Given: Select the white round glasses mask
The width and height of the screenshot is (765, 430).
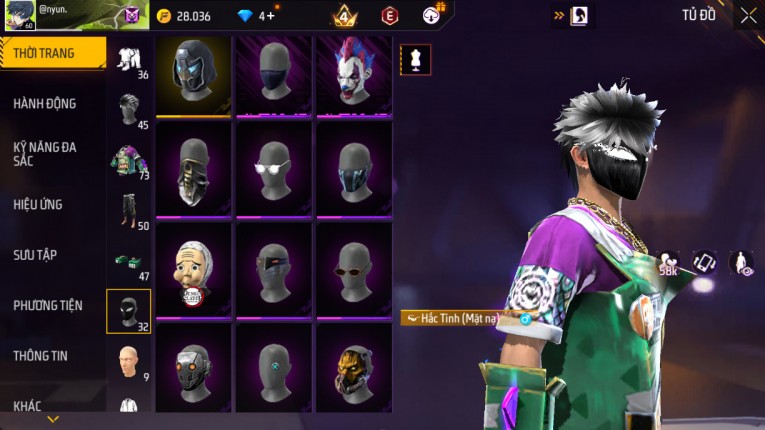Looking at the screenshot, I should (x=273, y=172).
